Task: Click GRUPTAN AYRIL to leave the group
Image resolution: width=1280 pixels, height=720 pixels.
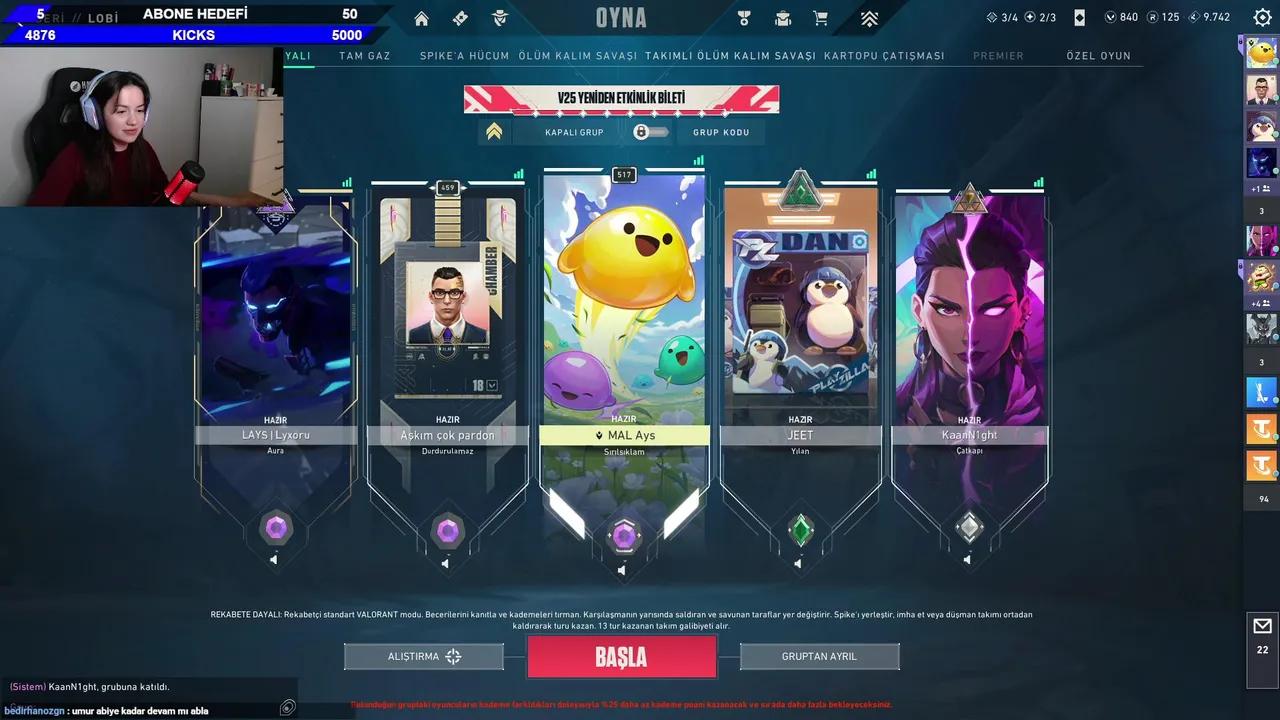Action: [x=819, y=656]
